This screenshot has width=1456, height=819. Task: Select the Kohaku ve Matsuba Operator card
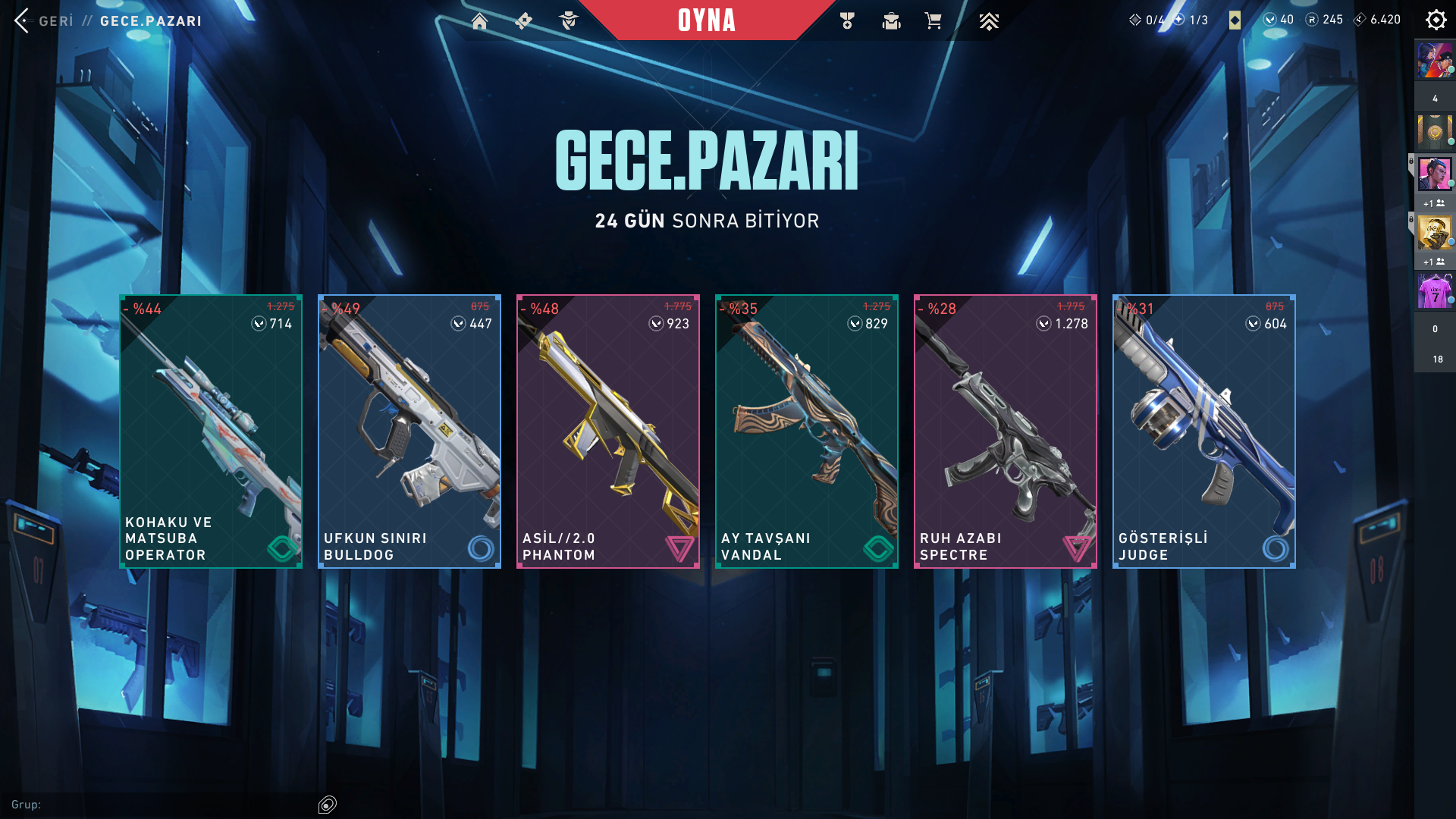click(211, 431)
